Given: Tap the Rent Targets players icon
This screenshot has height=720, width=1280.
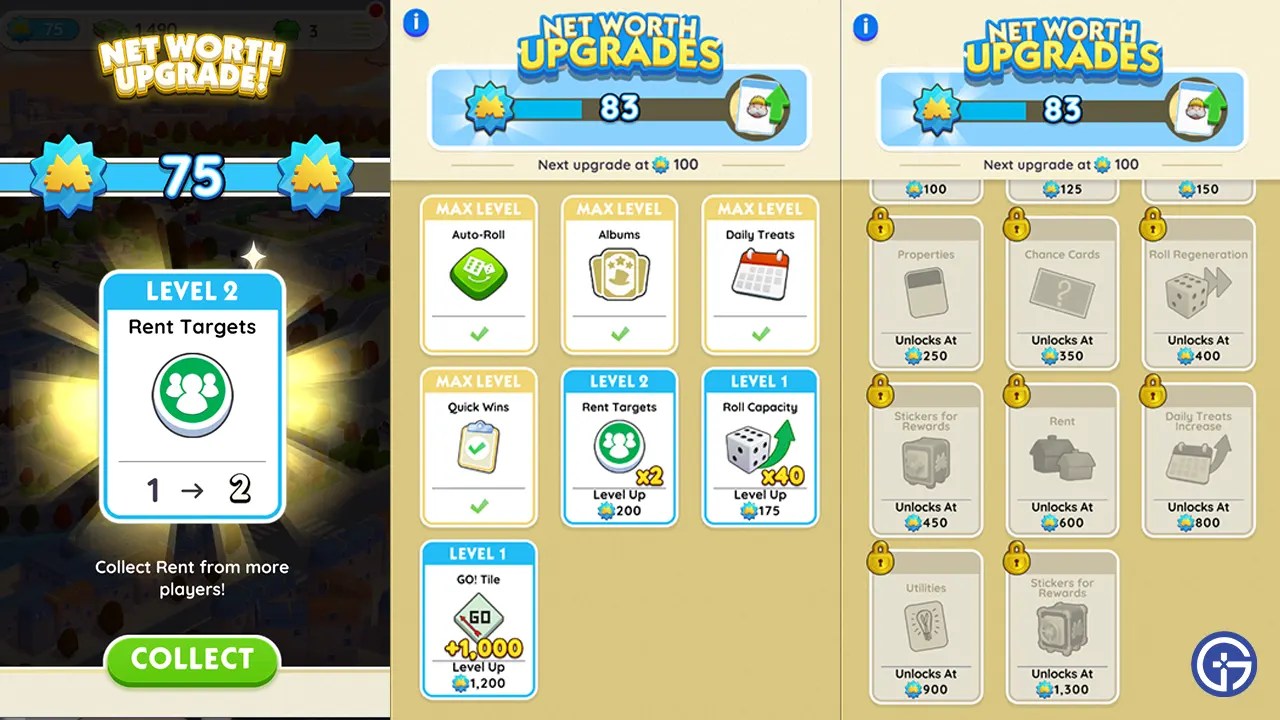Looking at the screenshot, I should pos(619,442).
